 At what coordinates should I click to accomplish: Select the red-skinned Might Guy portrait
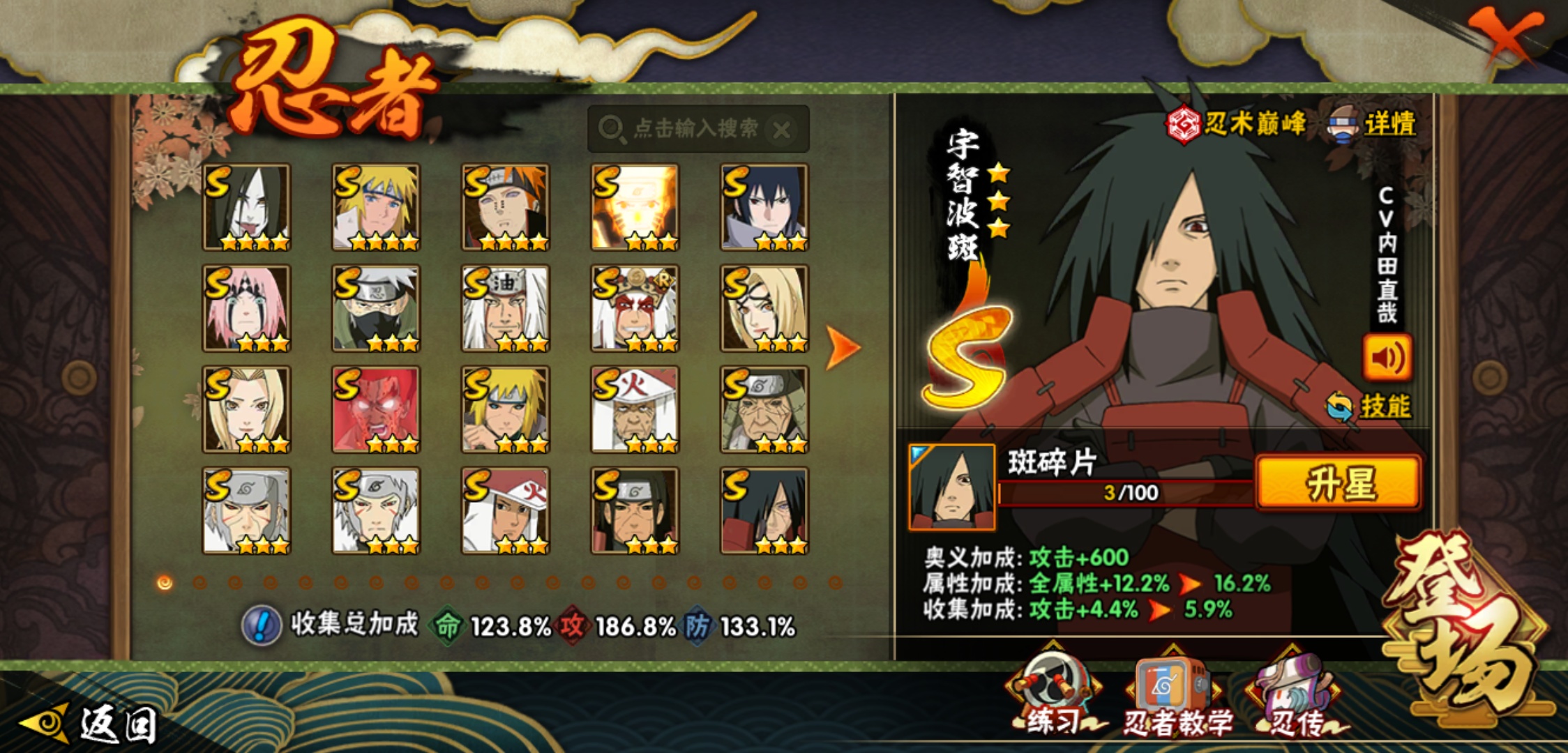376,409
